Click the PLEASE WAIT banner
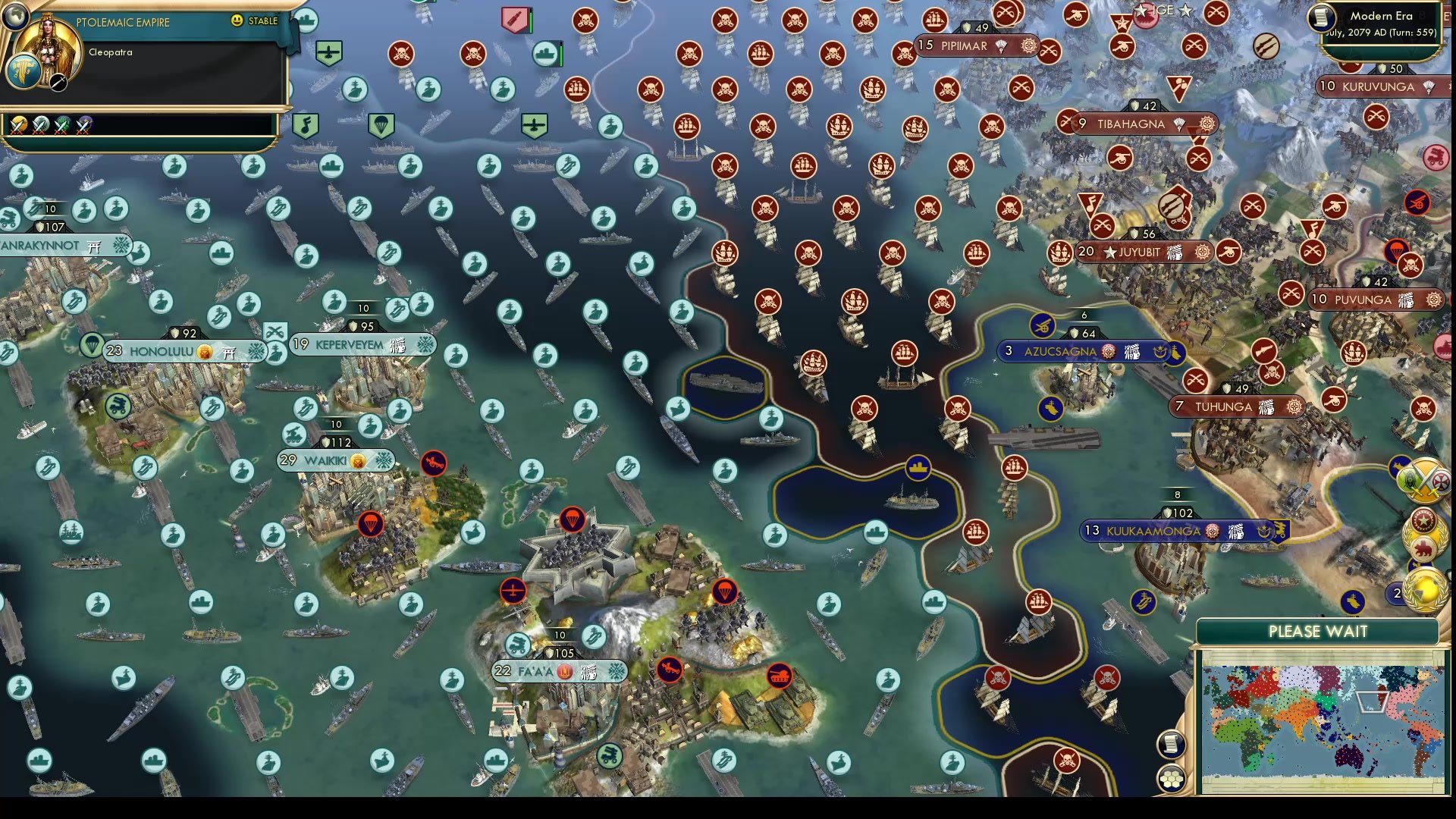This screenshot has height=819, width=1456. click(1318, 631)
